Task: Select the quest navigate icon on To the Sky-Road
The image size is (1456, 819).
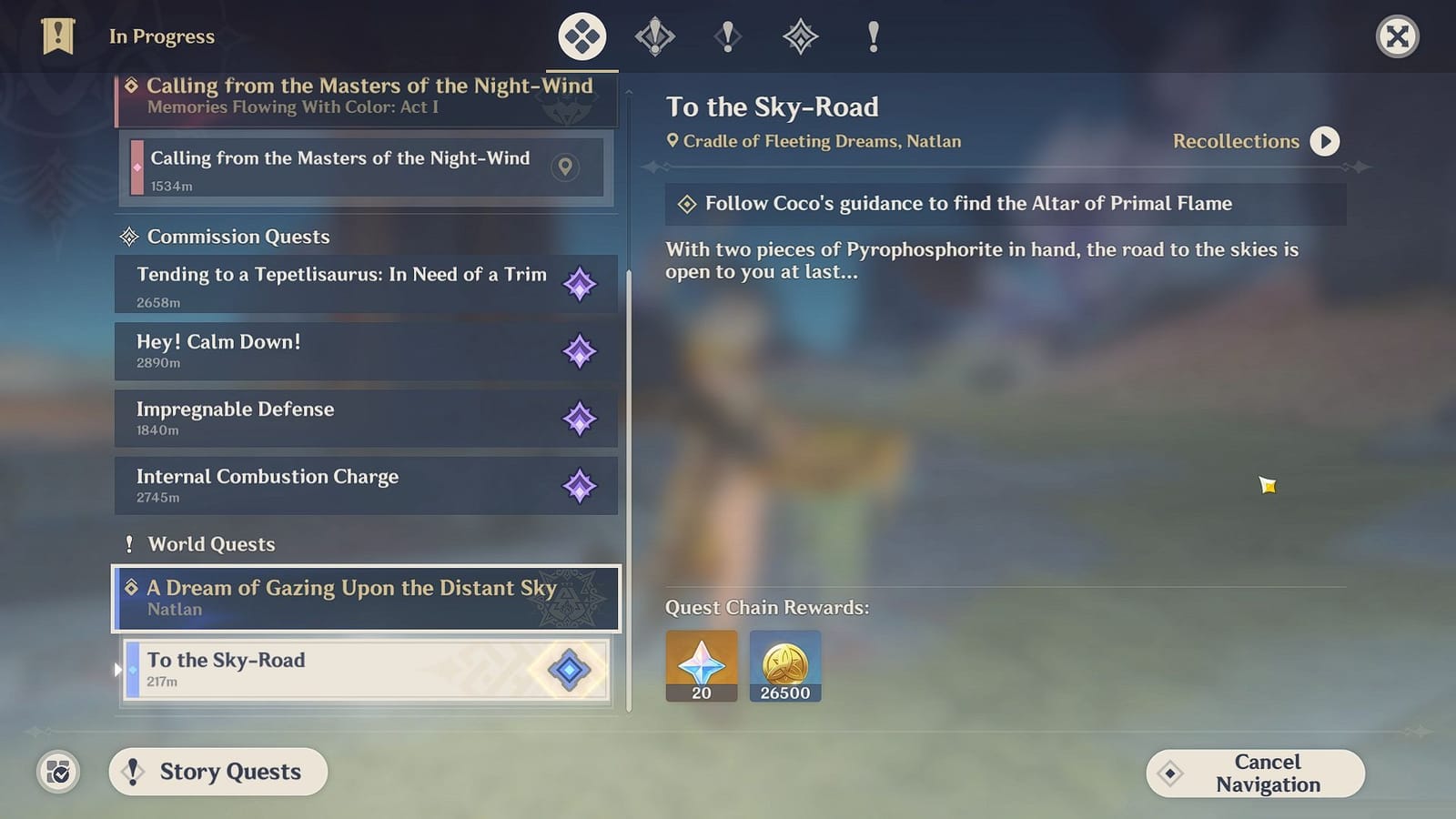Action: click(x=567, y=669)
